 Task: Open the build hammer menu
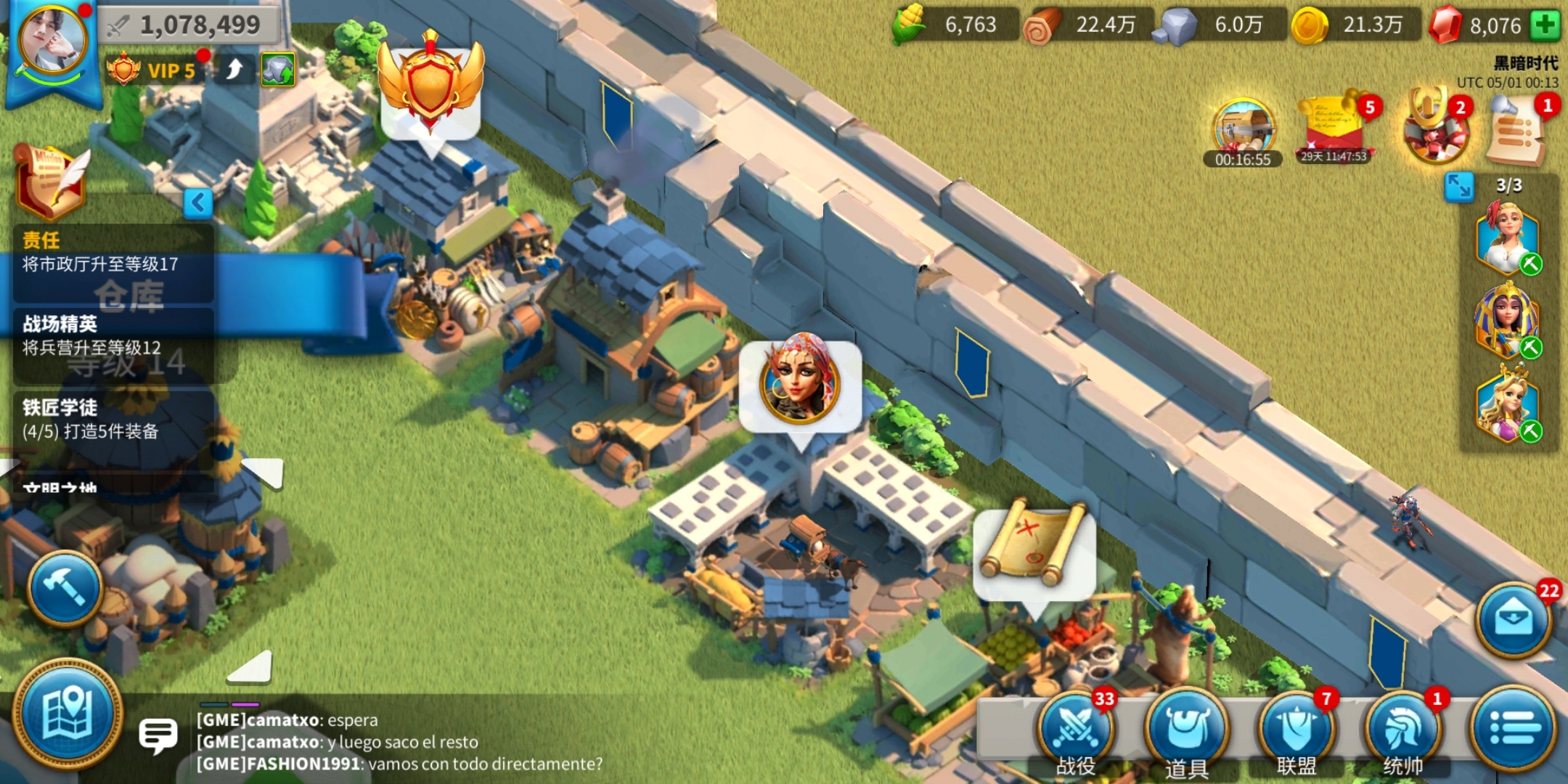pos(65,589)
